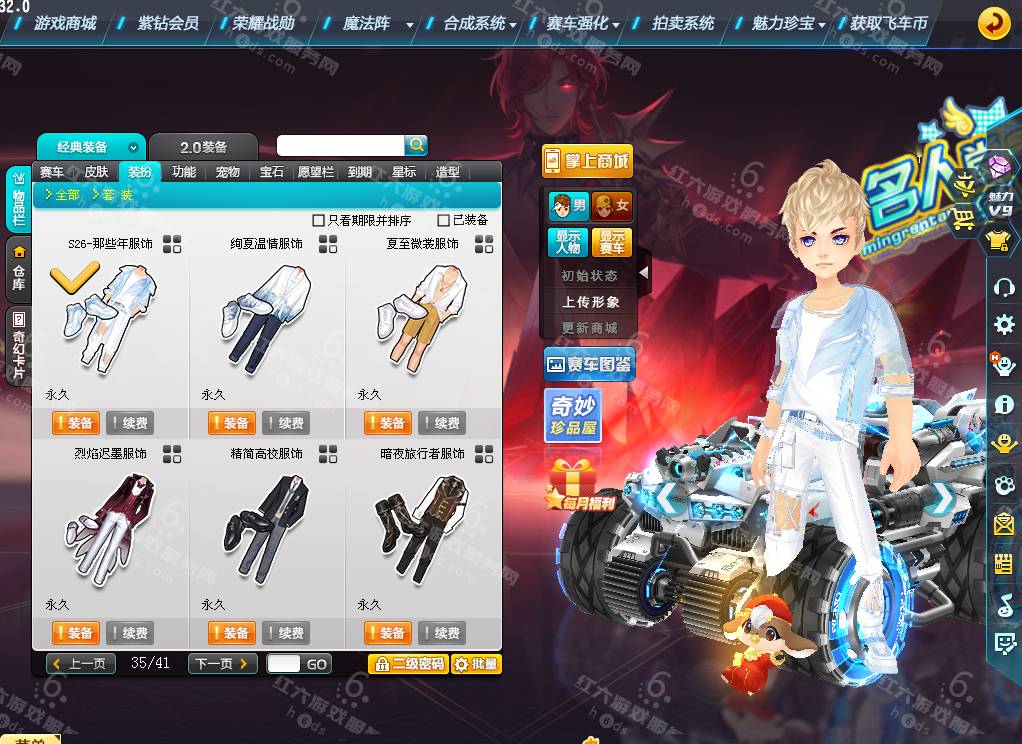The image size is (1022, 744).
Task: Toggle 只看期限并排序 checkbox
Action: click(x=319, y=220)
